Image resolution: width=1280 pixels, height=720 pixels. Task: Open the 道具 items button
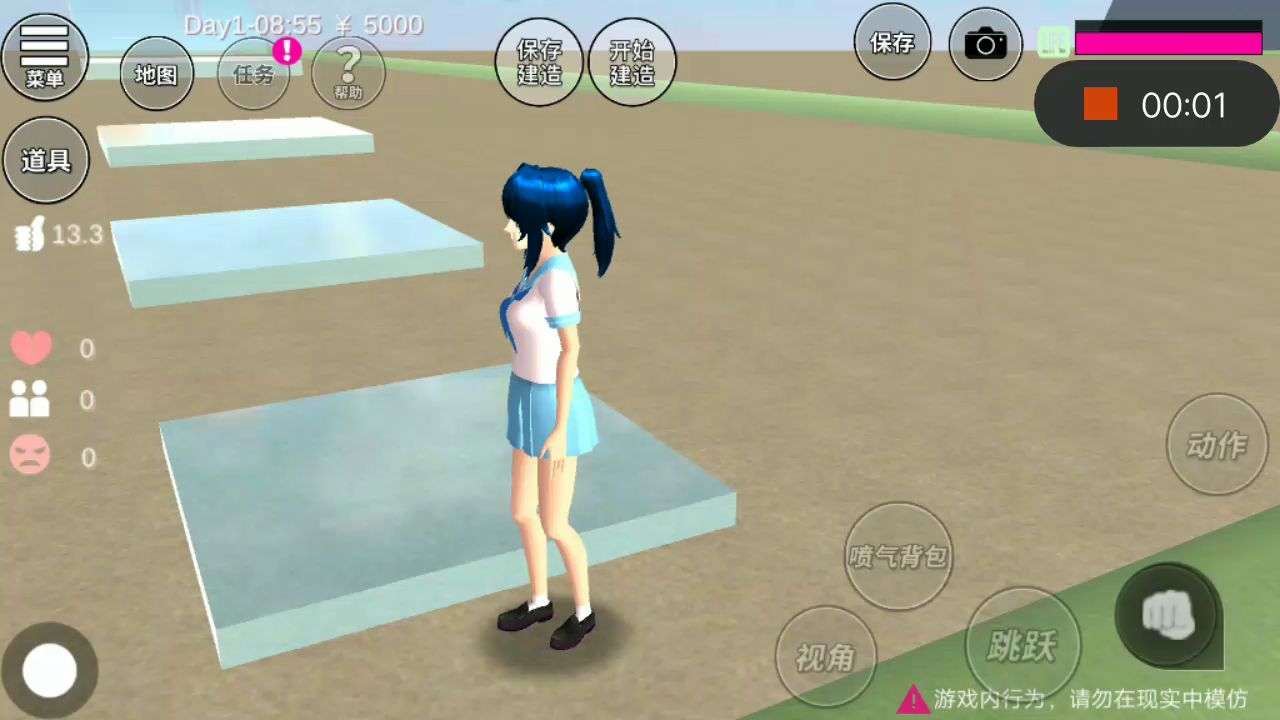coord(46,160)
